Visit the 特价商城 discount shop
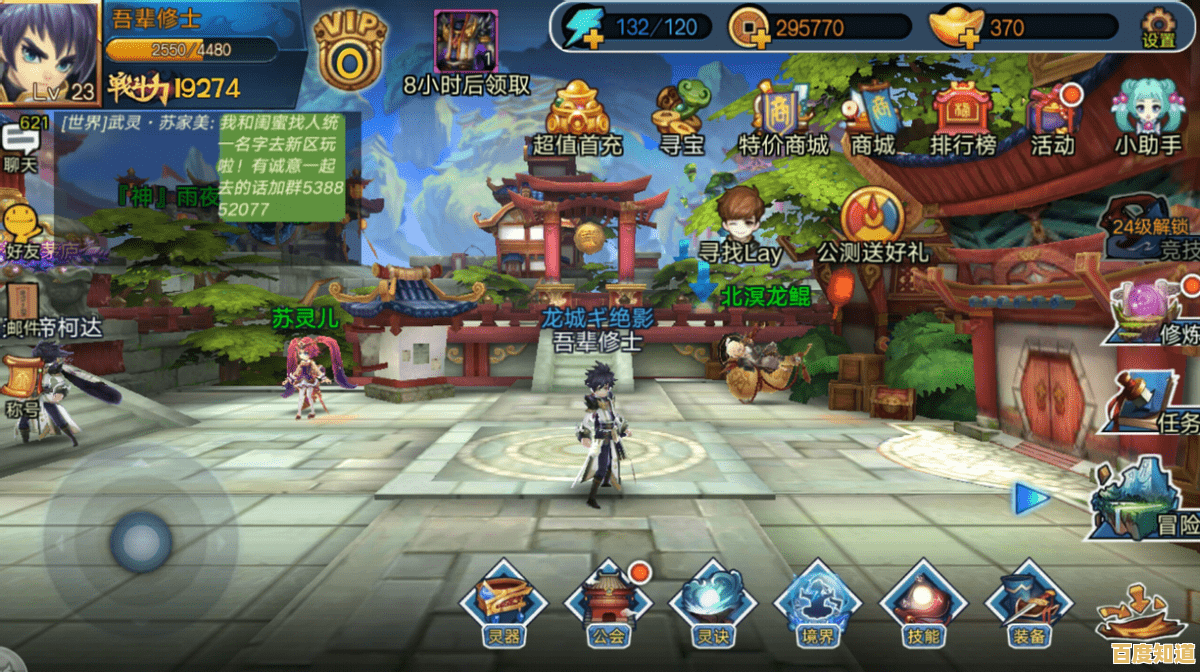Image resolution: width=1200 pixels, height=672 pixels. [783, 116]
